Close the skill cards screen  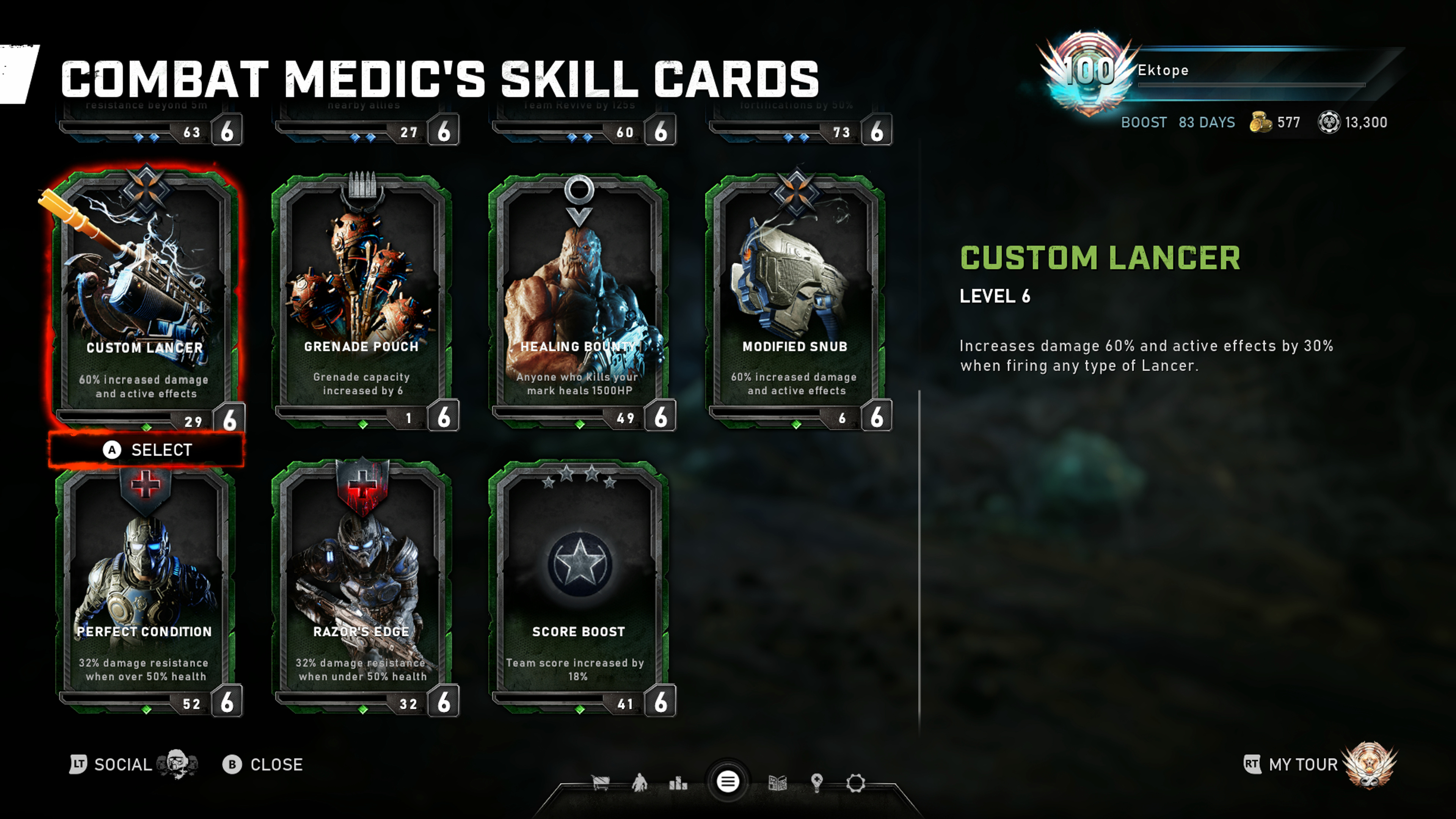coord(263,765)
